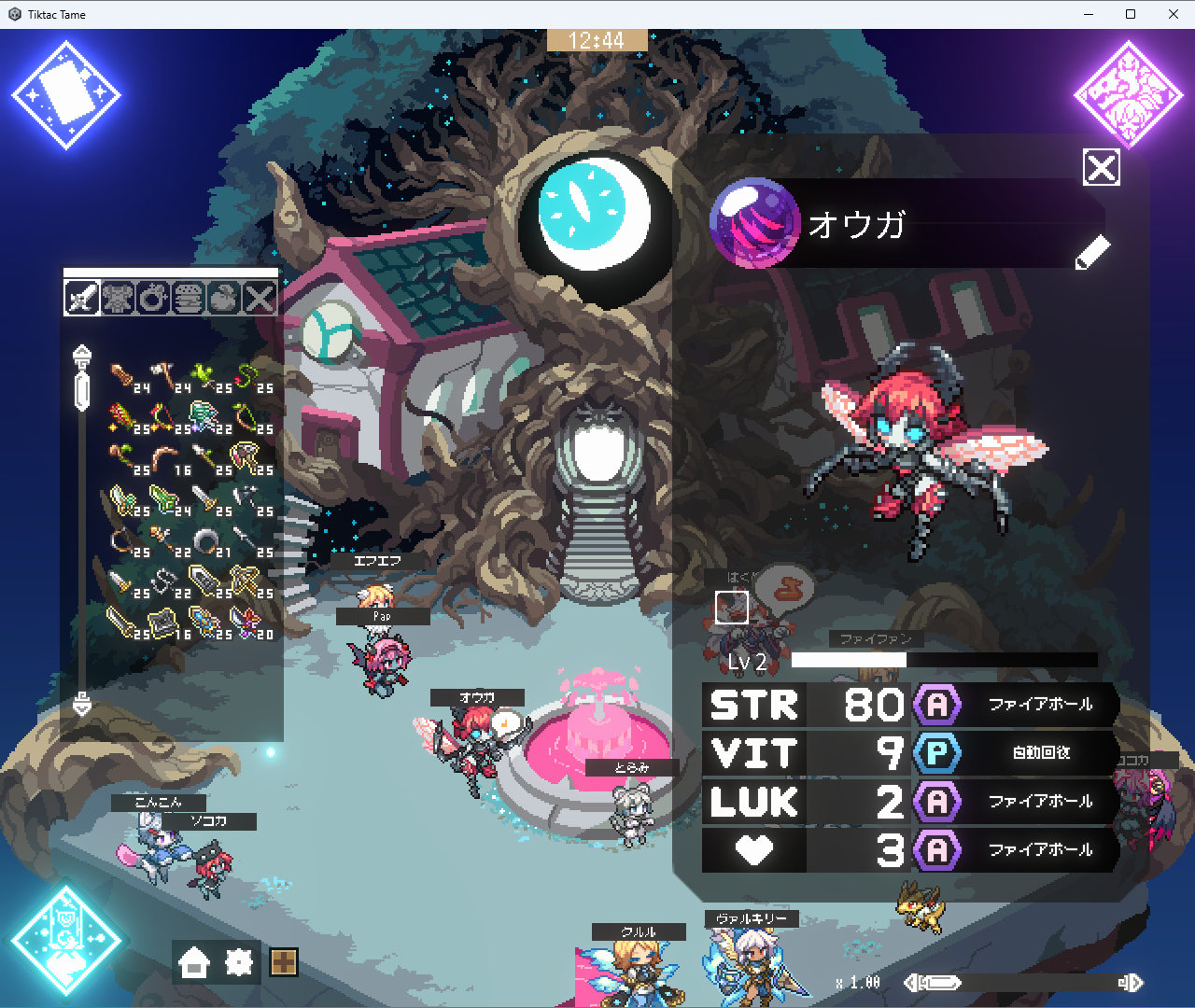The height and width of the screenshot is (1008, 1195).
Task: Select the X tab in inventory
Action: pos(260,299)
